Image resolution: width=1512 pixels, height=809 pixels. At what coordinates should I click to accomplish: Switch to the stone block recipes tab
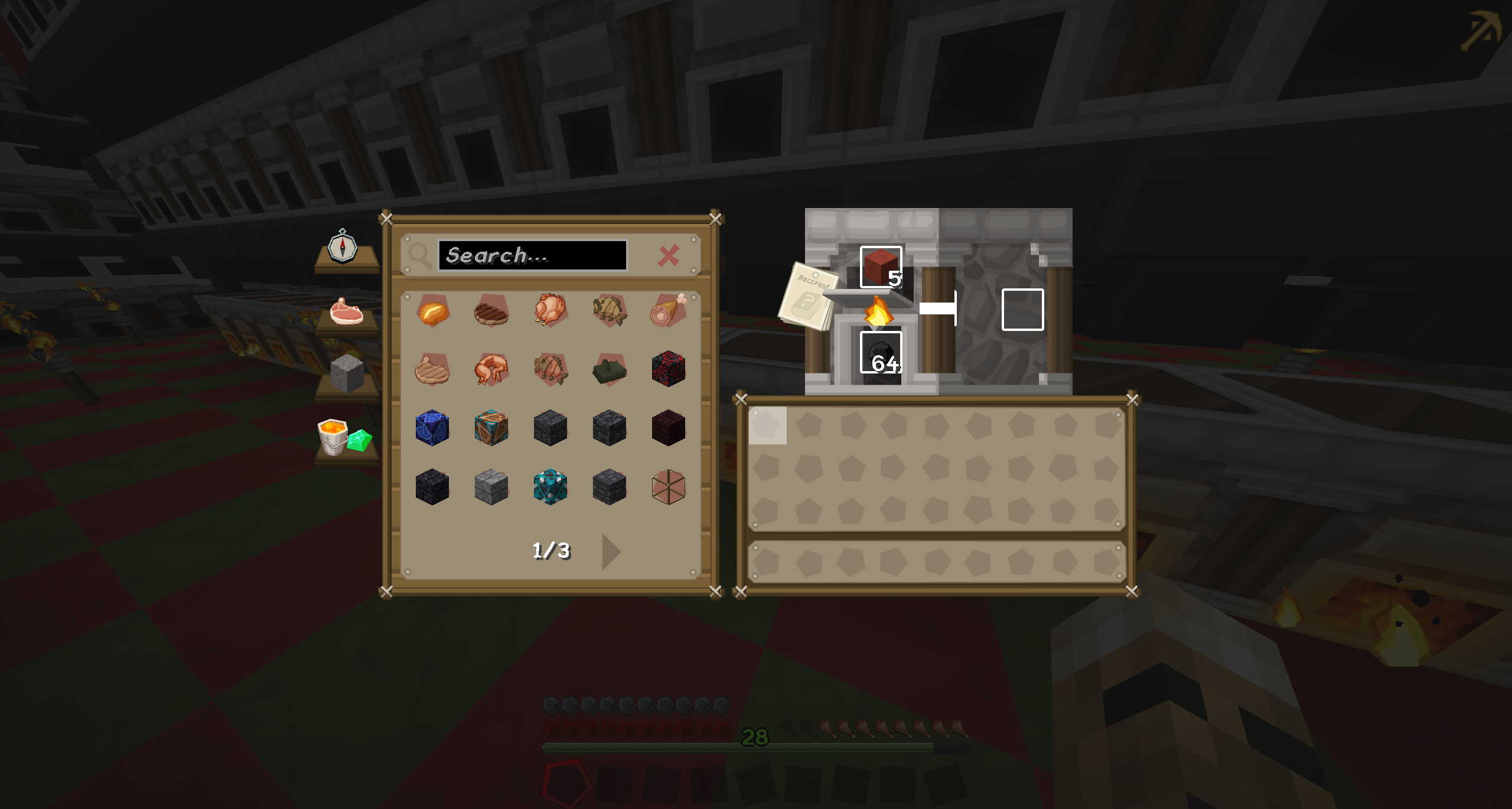[x=347, y=374]
